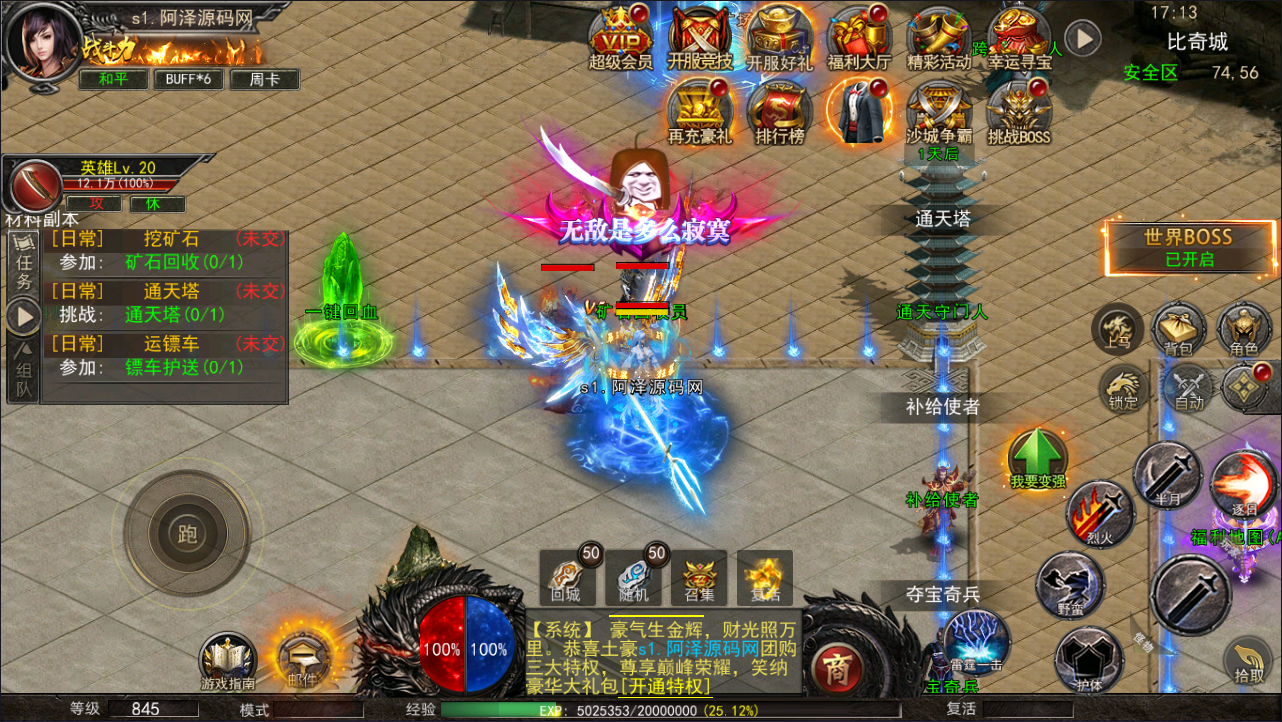Image resolution: width=1282 pixels, height=722 pixels.
Task: Click the 世界BOSS 已开启 banner
Action: click(1188, 247)
